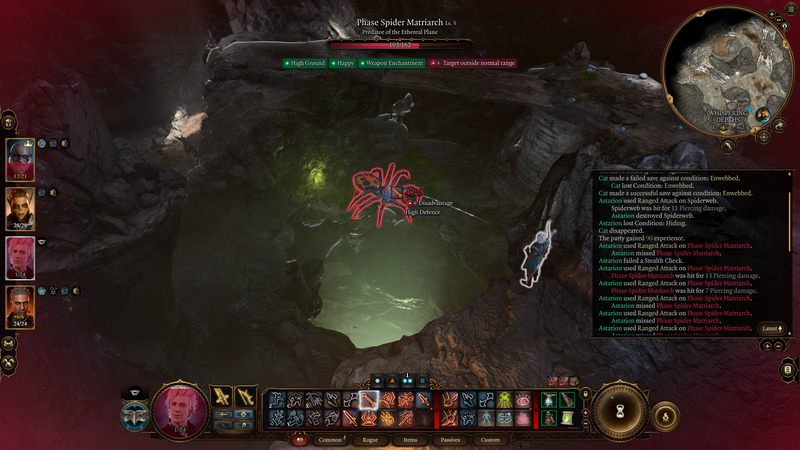Select the main-hand melee weapon slot
The image size is (800, 450).
pos(222,397)
